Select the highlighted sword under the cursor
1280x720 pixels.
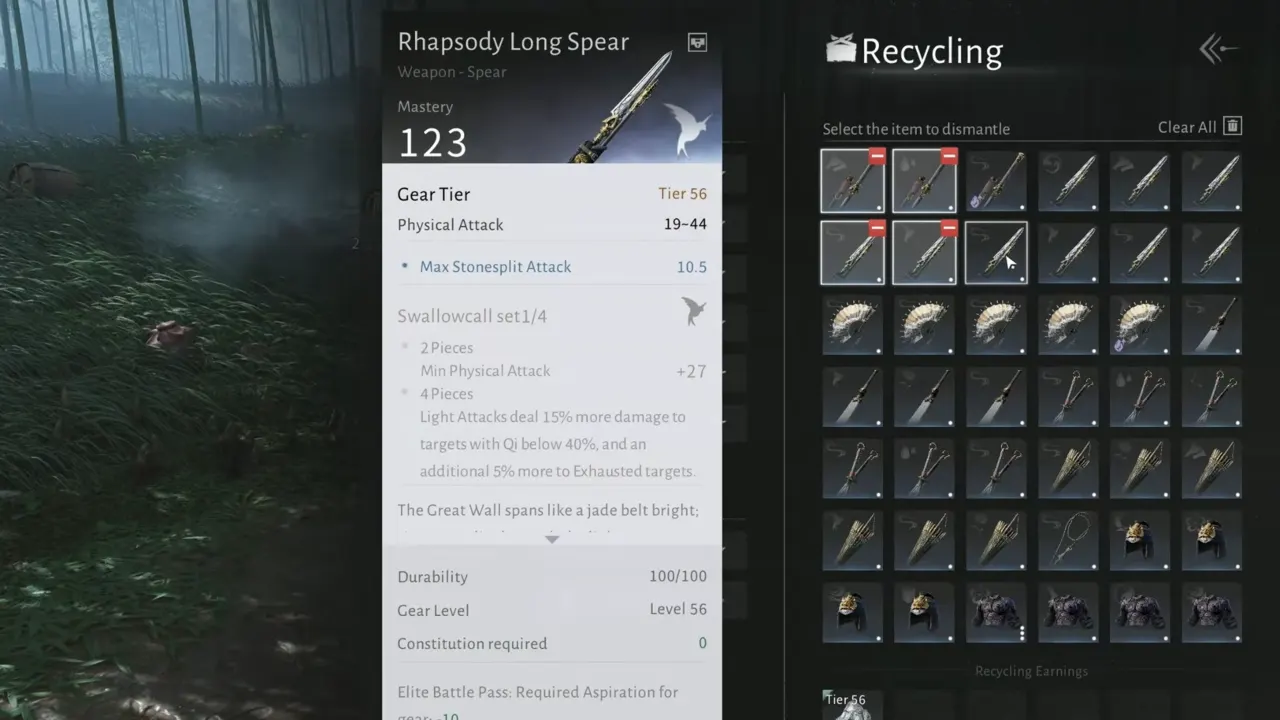point(996,252)
